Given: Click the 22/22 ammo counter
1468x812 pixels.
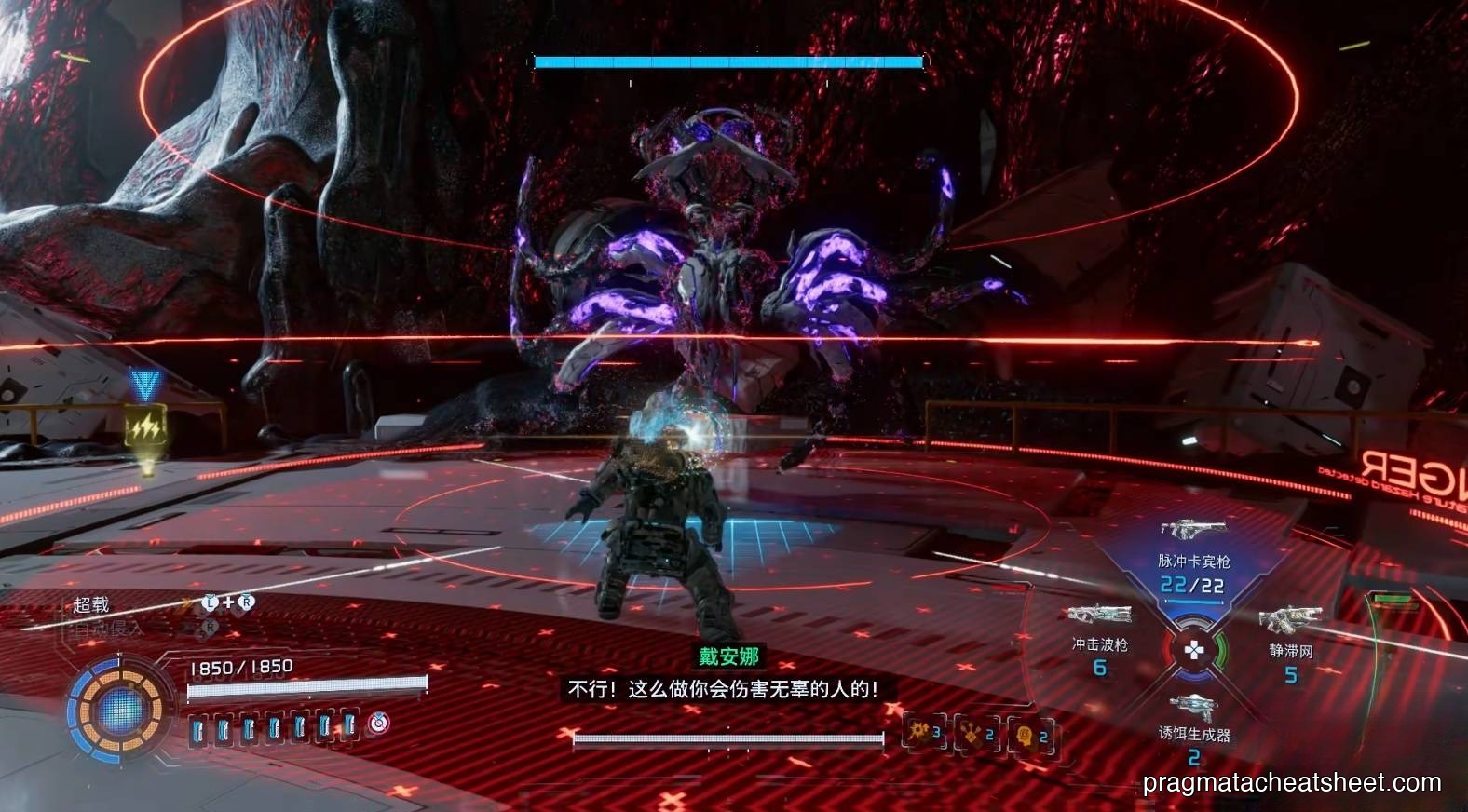Looking at the screenshot, I should [x=1195, y=586].
